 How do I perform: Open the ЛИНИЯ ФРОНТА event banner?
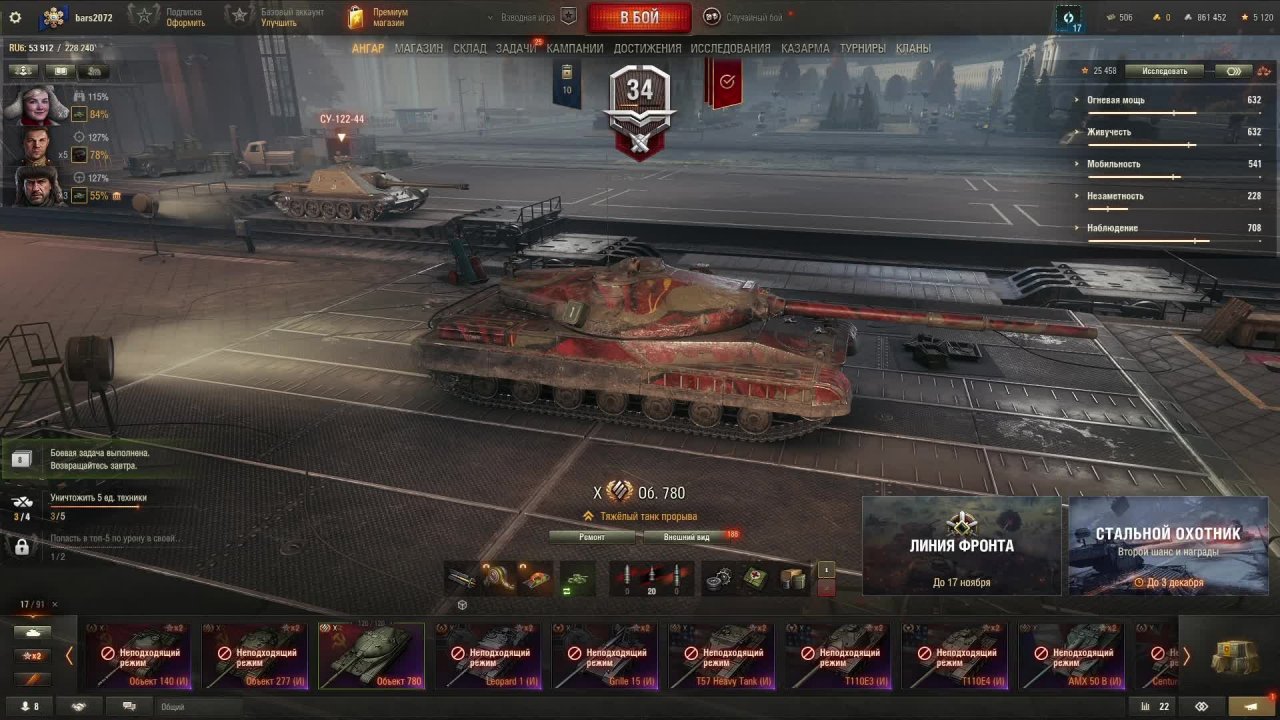961,546
